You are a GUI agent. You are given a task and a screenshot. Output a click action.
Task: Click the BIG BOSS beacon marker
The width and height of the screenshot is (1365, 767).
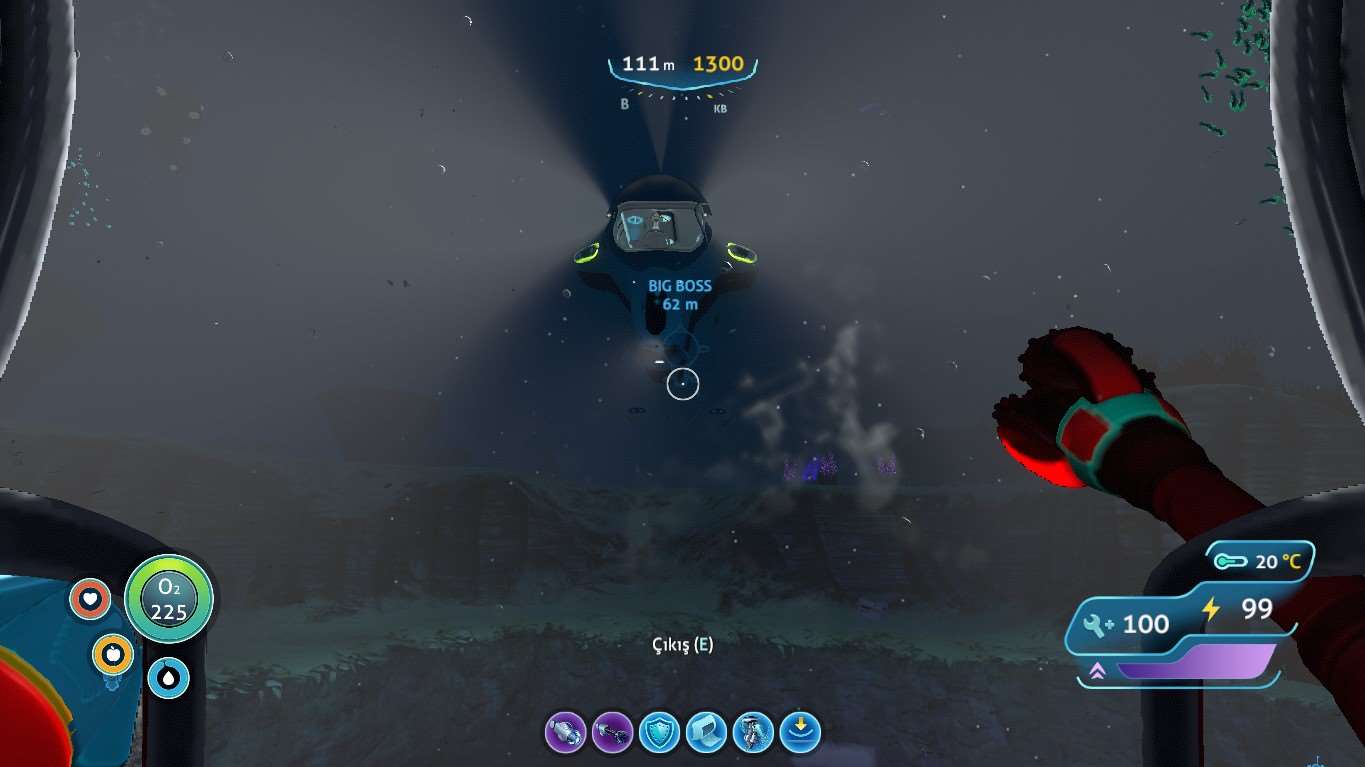(680, 294)
